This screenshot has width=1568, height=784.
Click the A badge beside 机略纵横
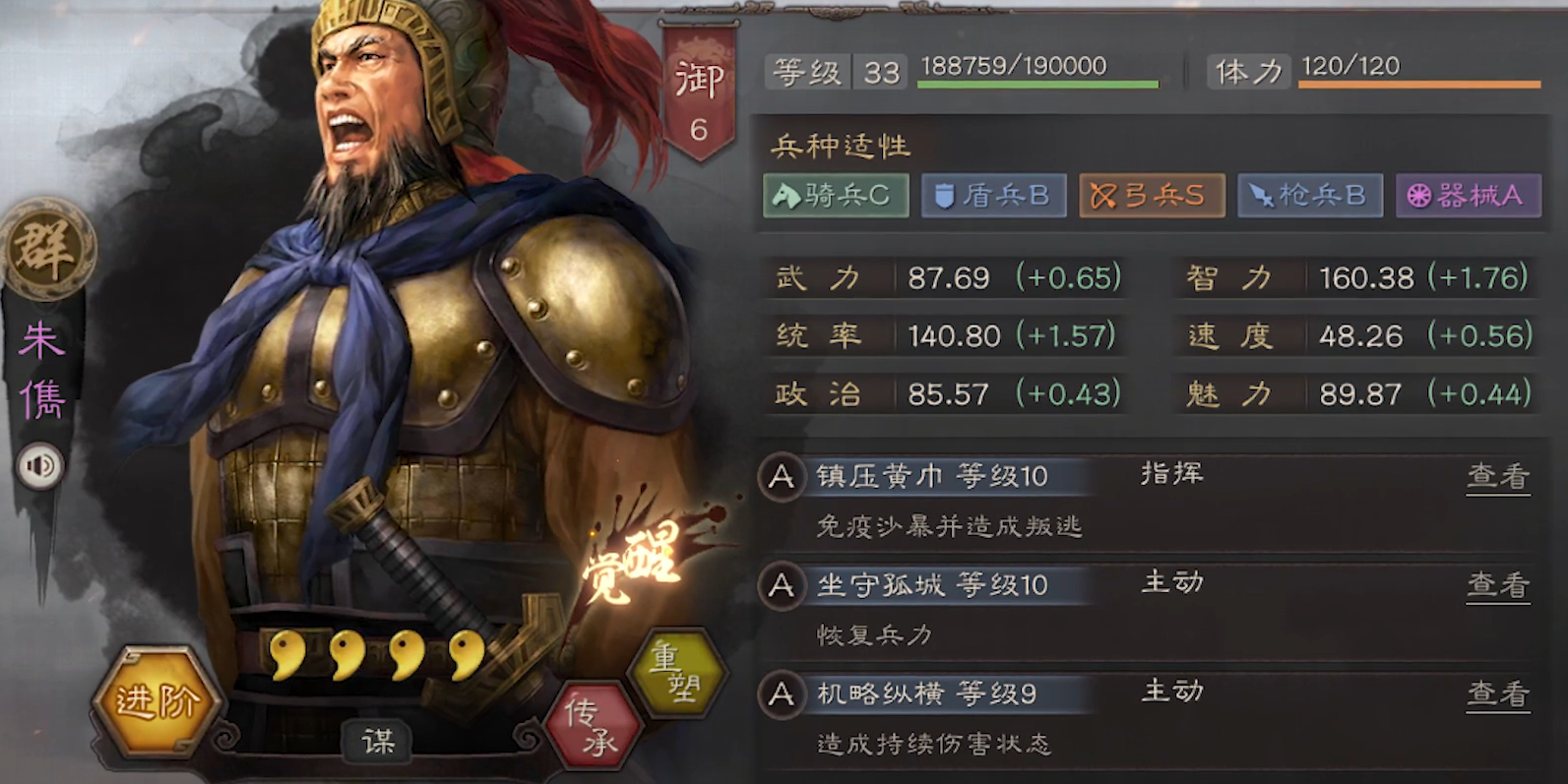[781, 694]
